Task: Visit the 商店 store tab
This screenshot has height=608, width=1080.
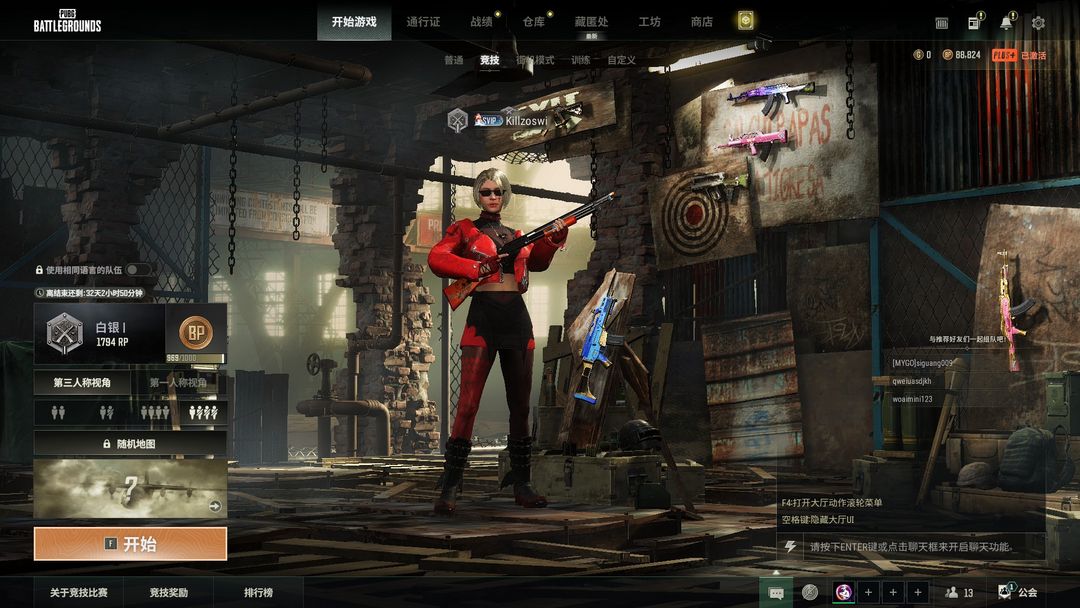Action: point(702,22)
